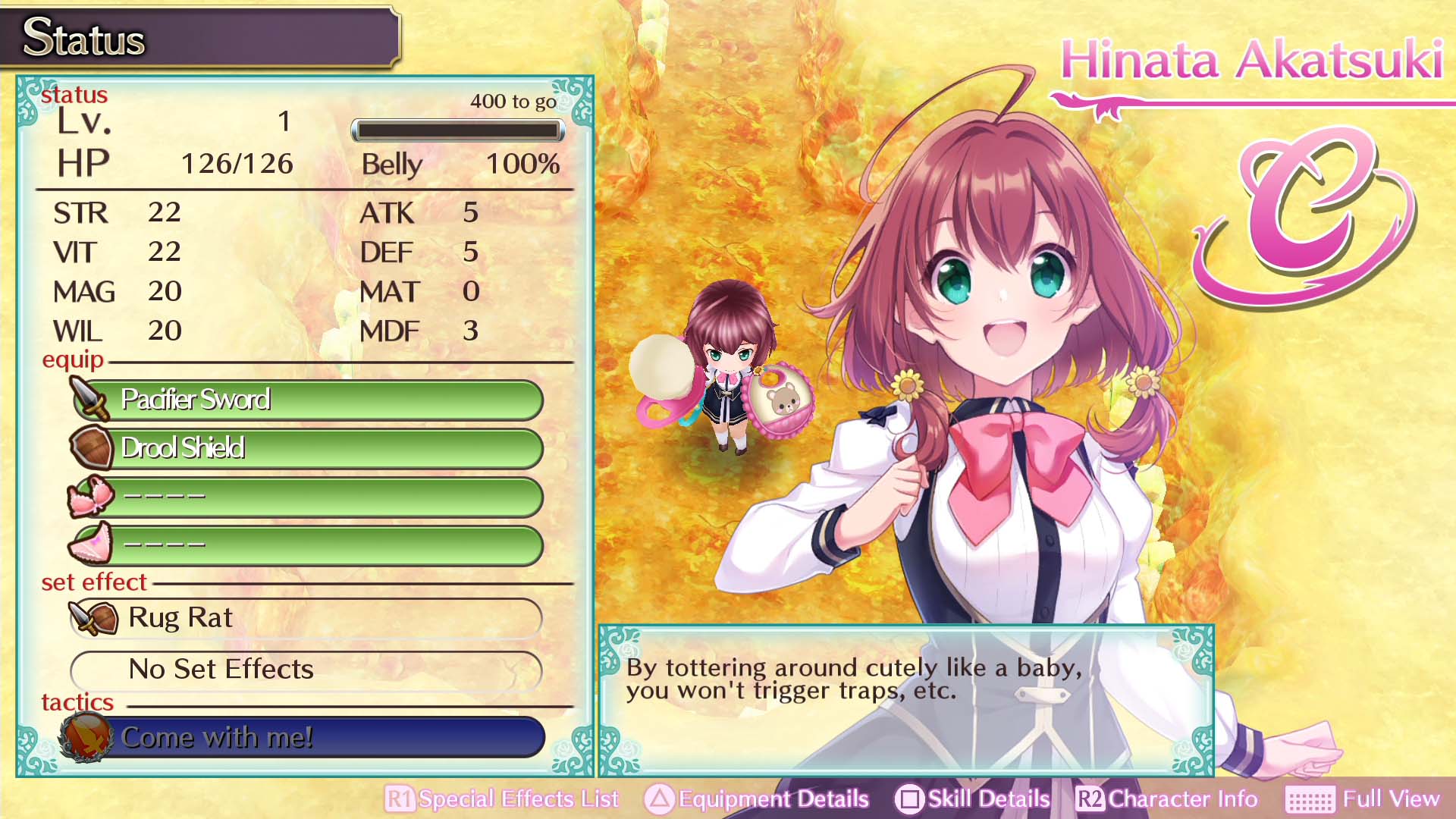
Task: Switch to Character Info via R2 label
Action: (1181, 799)
